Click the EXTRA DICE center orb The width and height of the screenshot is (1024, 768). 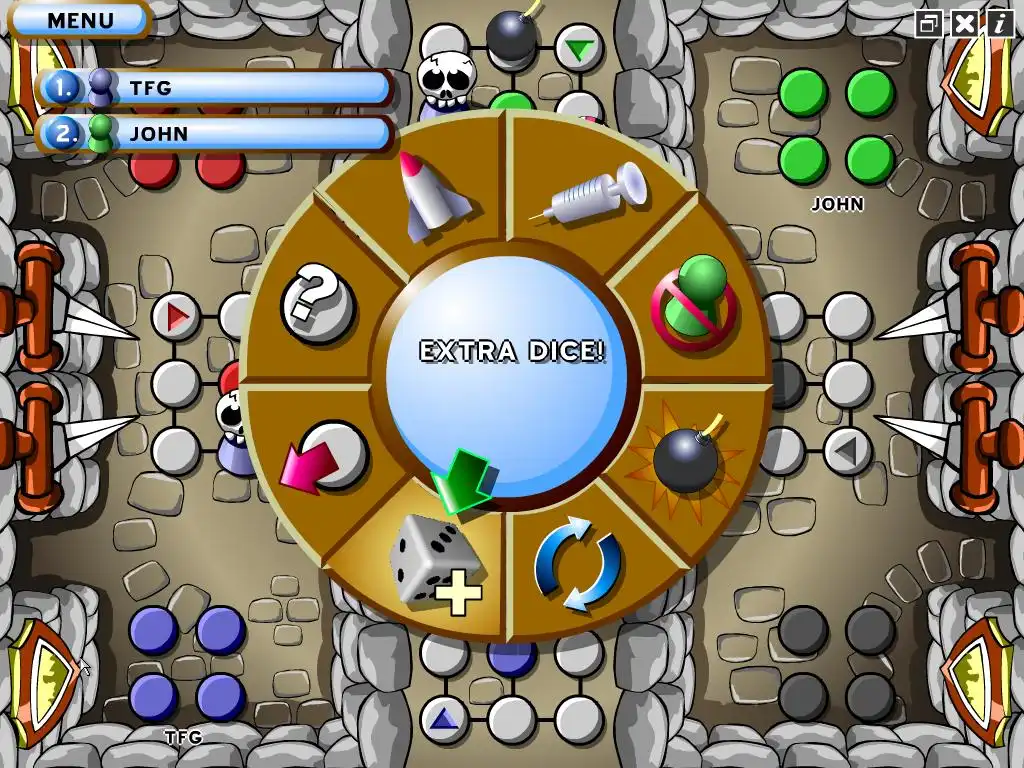point(510,372)
